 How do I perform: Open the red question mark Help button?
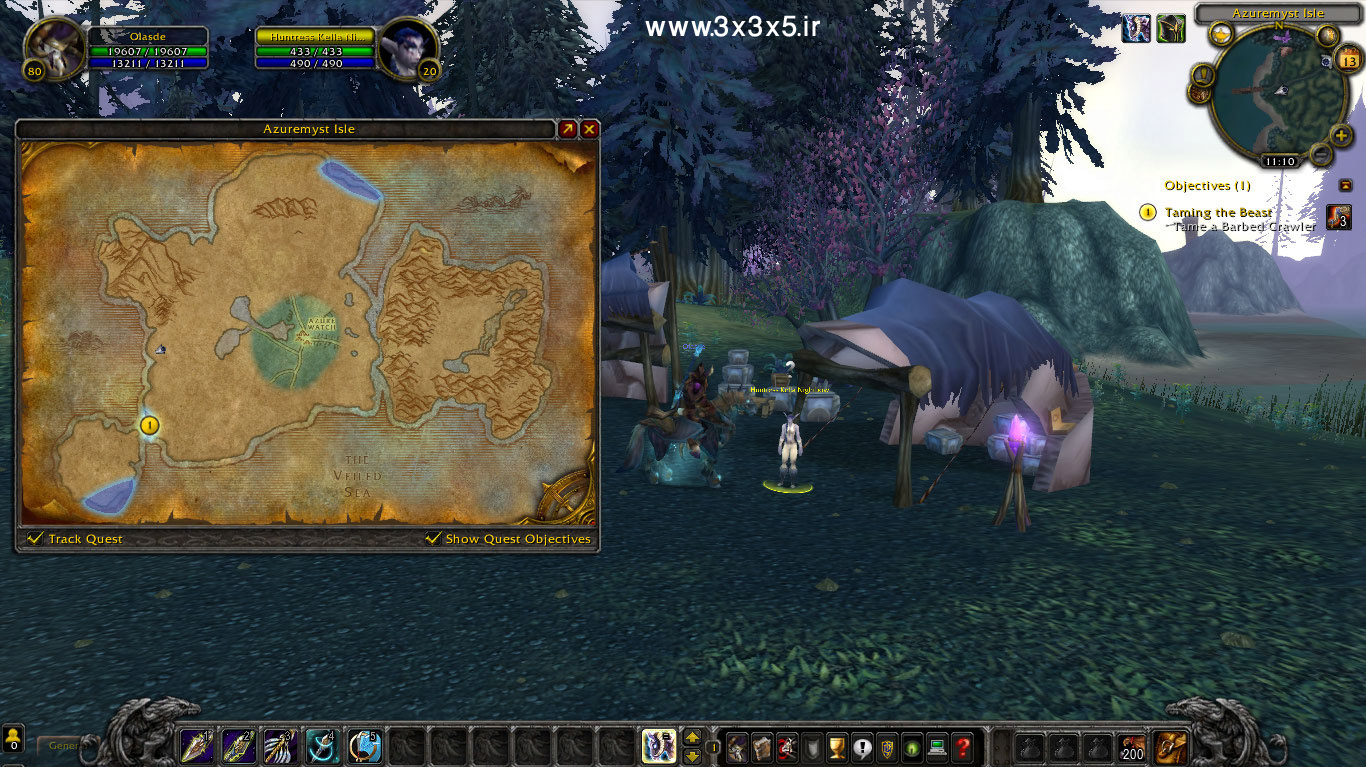[x=962, y=747]
